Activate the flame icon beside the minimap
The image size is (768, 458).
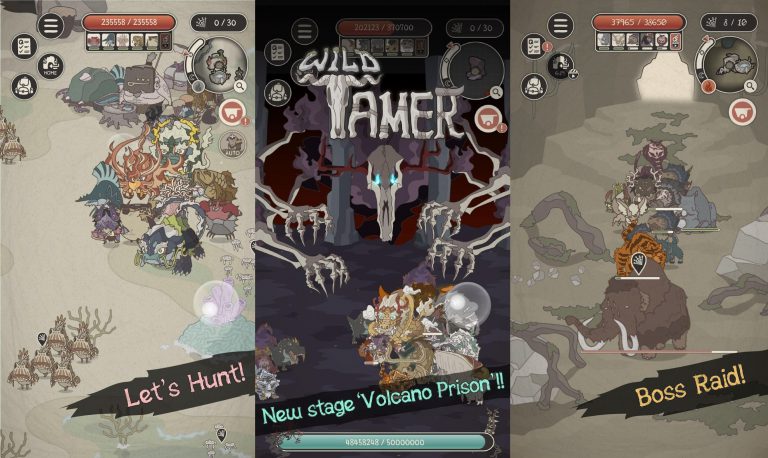[x=708, y=86]
